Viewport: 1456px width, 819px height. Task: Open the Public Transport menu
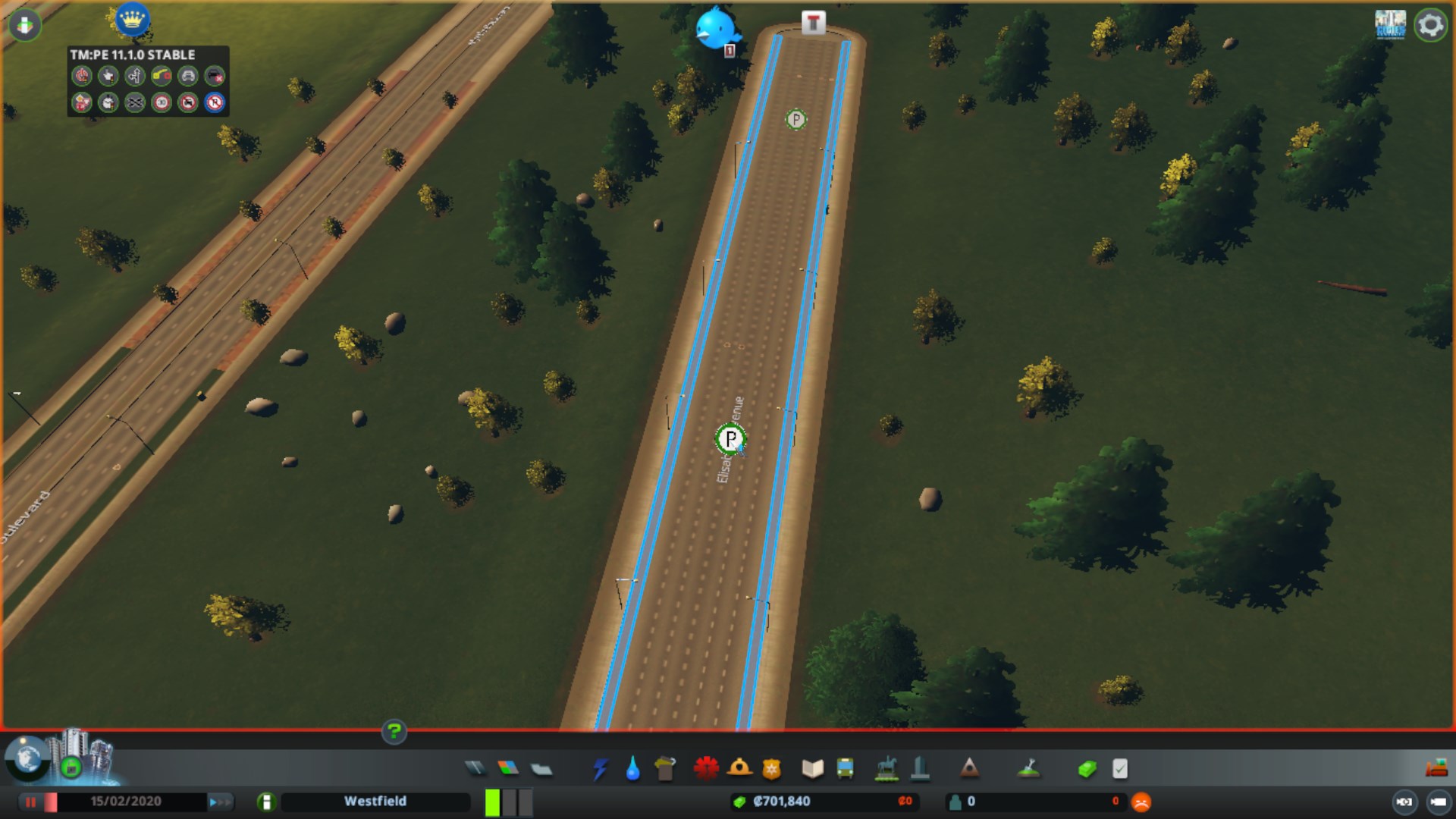[844, 769]
